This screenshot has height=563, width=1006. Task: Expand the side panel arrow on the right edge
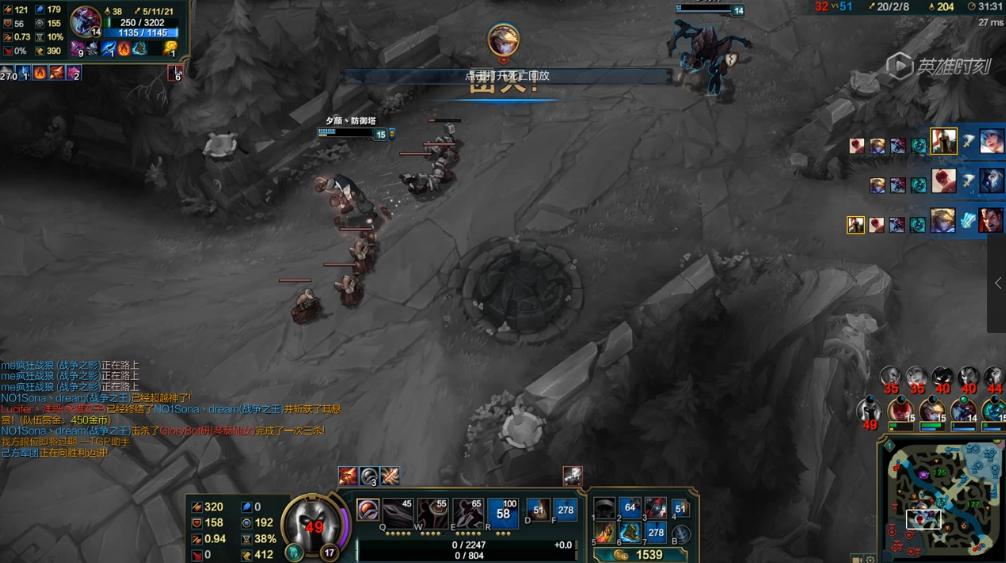click(x=996, y=284)
